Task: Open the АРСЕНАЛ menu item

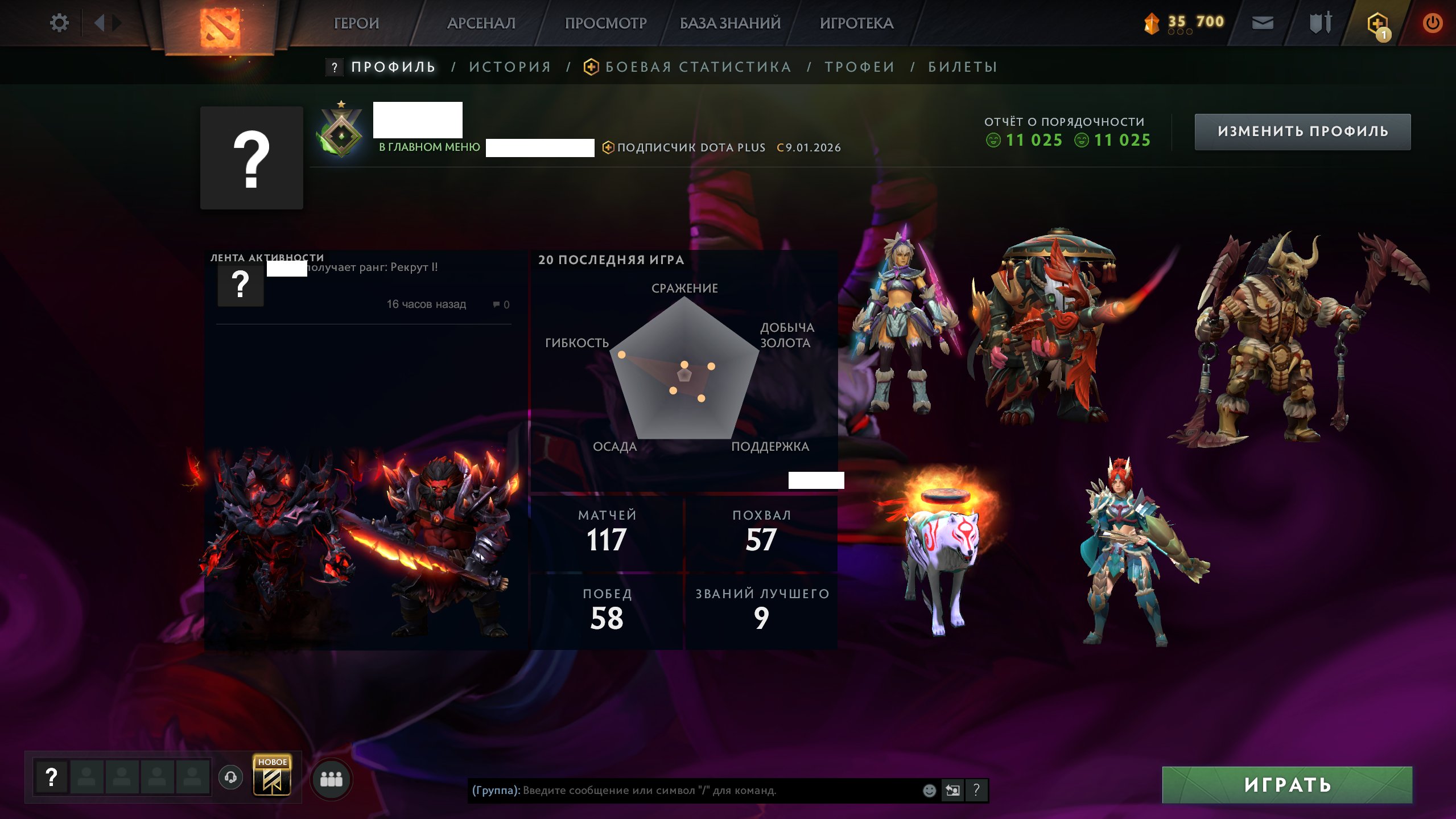Action: click(x=482, y=23)
